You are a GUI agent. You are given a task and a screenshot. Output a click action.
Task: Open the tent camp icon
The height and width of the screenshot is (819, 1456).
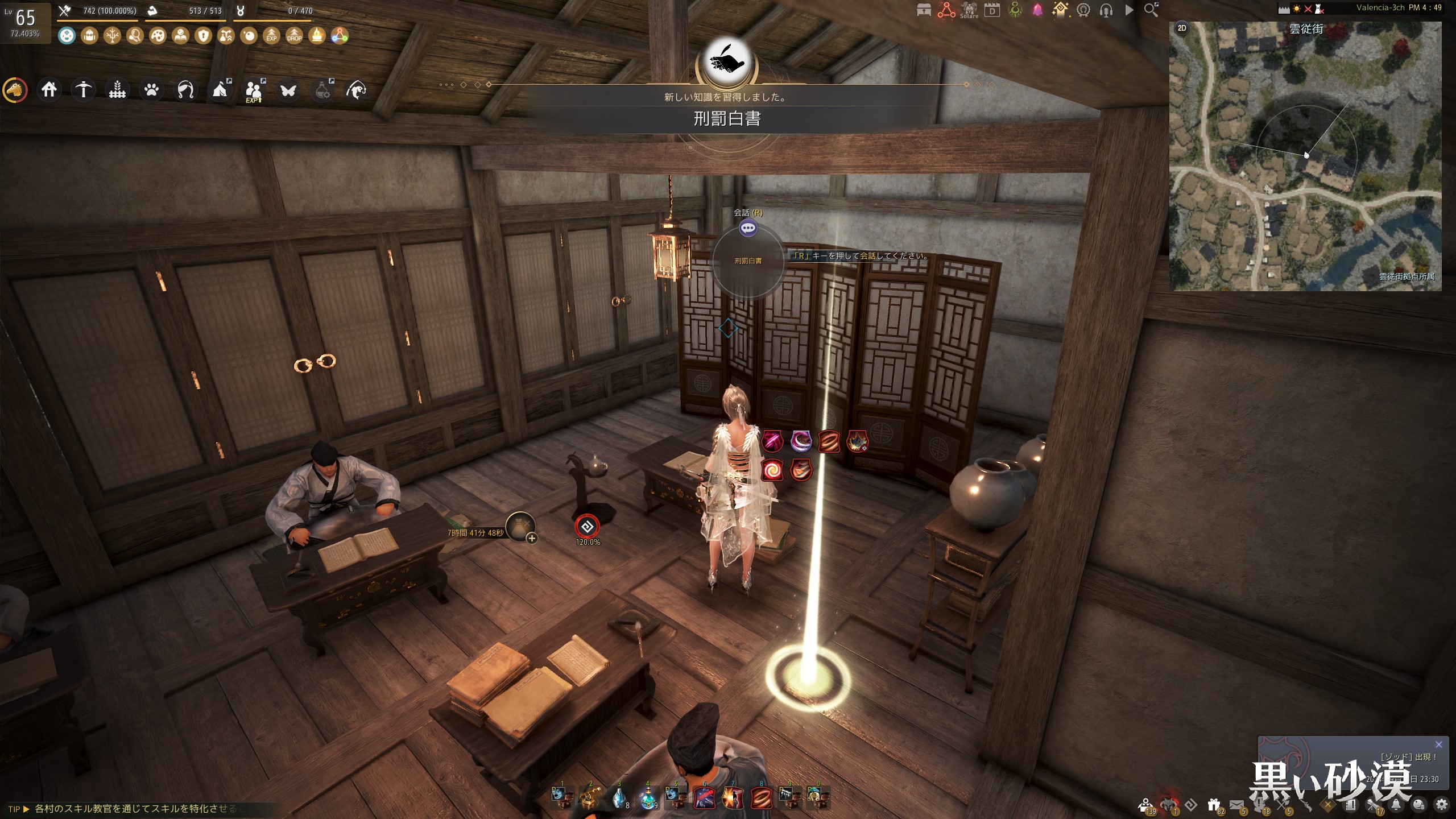point(220,89)
